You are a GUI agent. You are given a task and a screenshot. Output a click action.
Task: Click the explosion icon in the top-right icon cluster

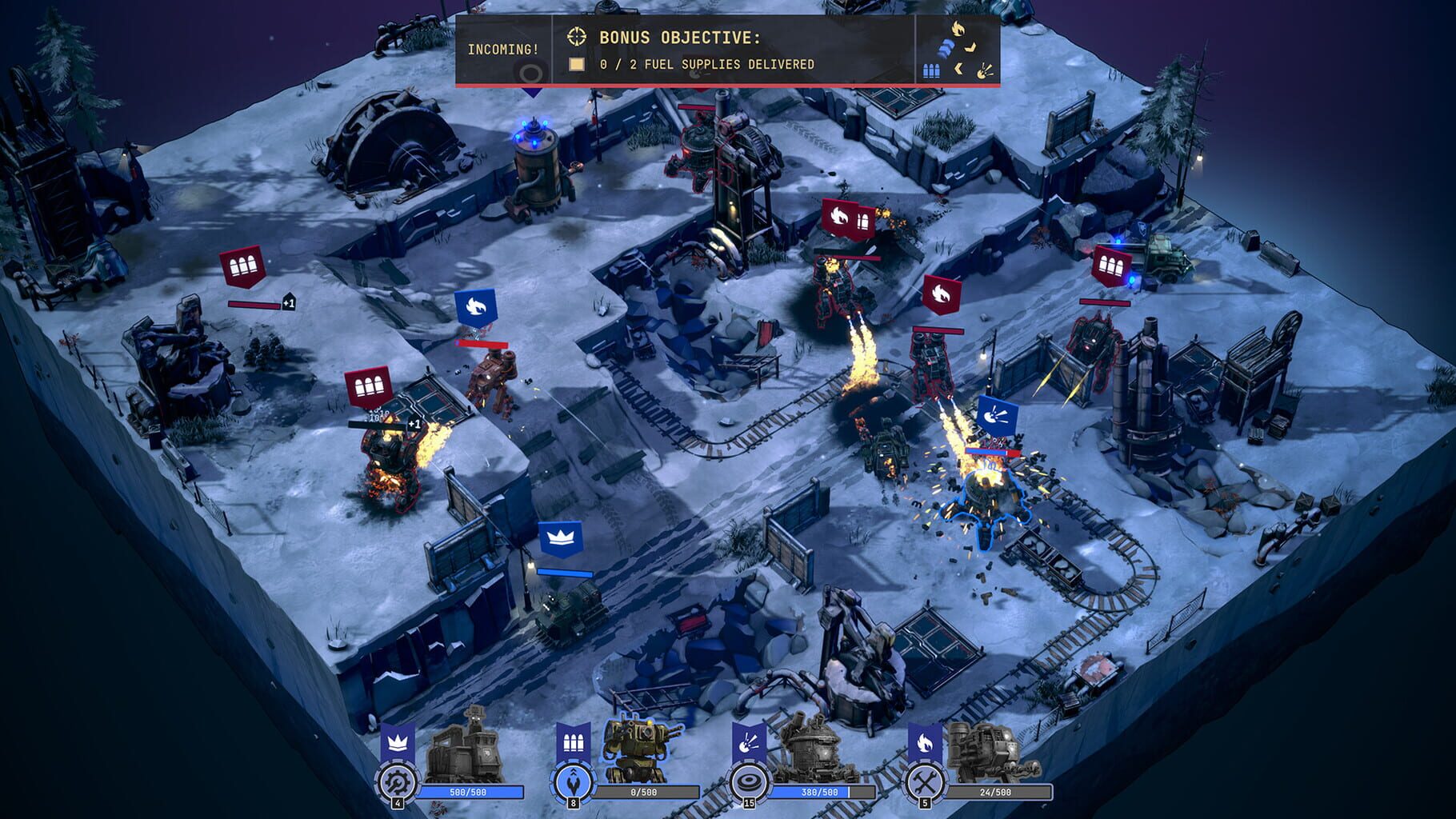point(985,73)
